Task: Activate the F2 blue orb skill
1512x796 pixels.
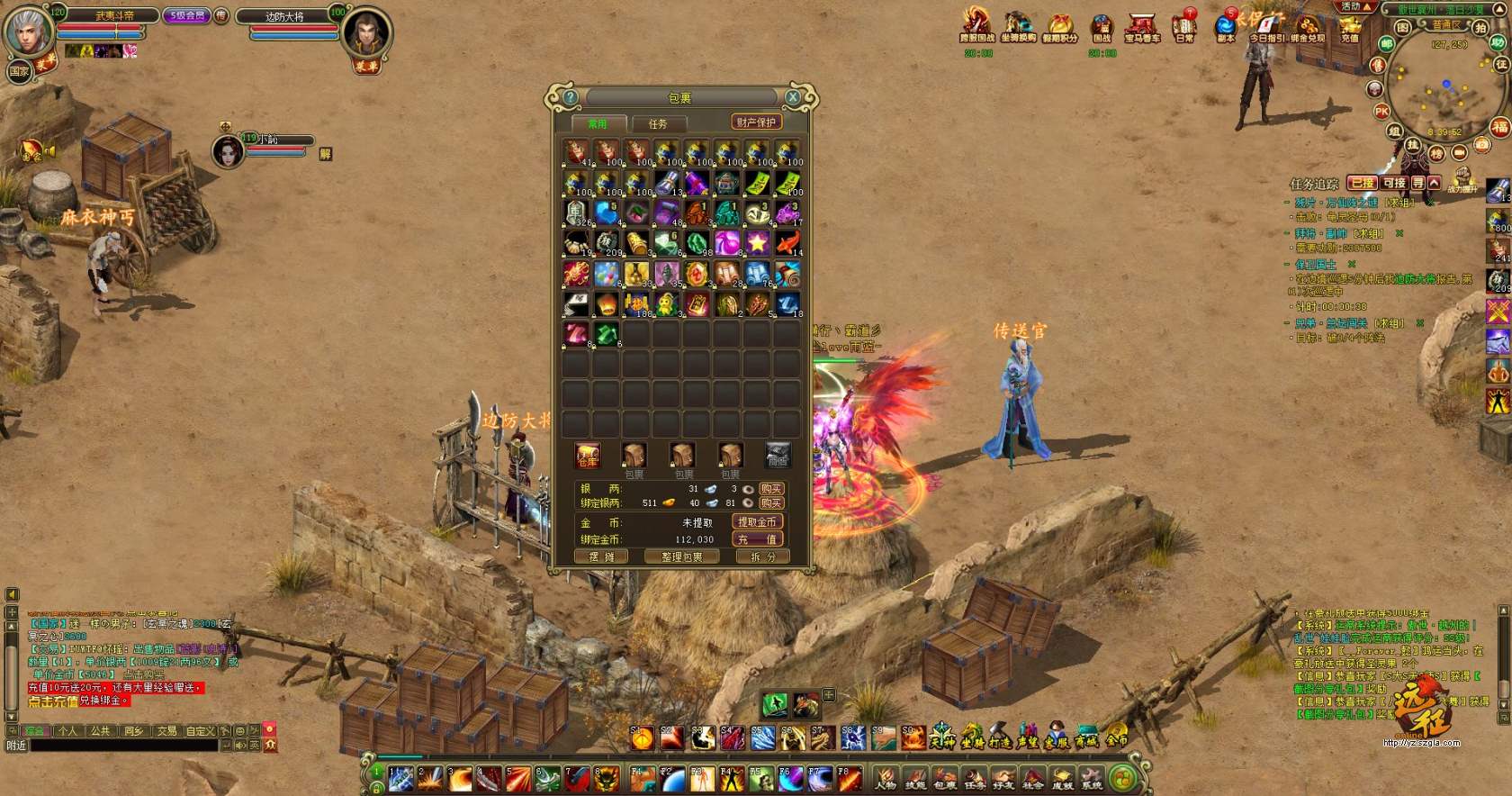Action: coord(673,779)
